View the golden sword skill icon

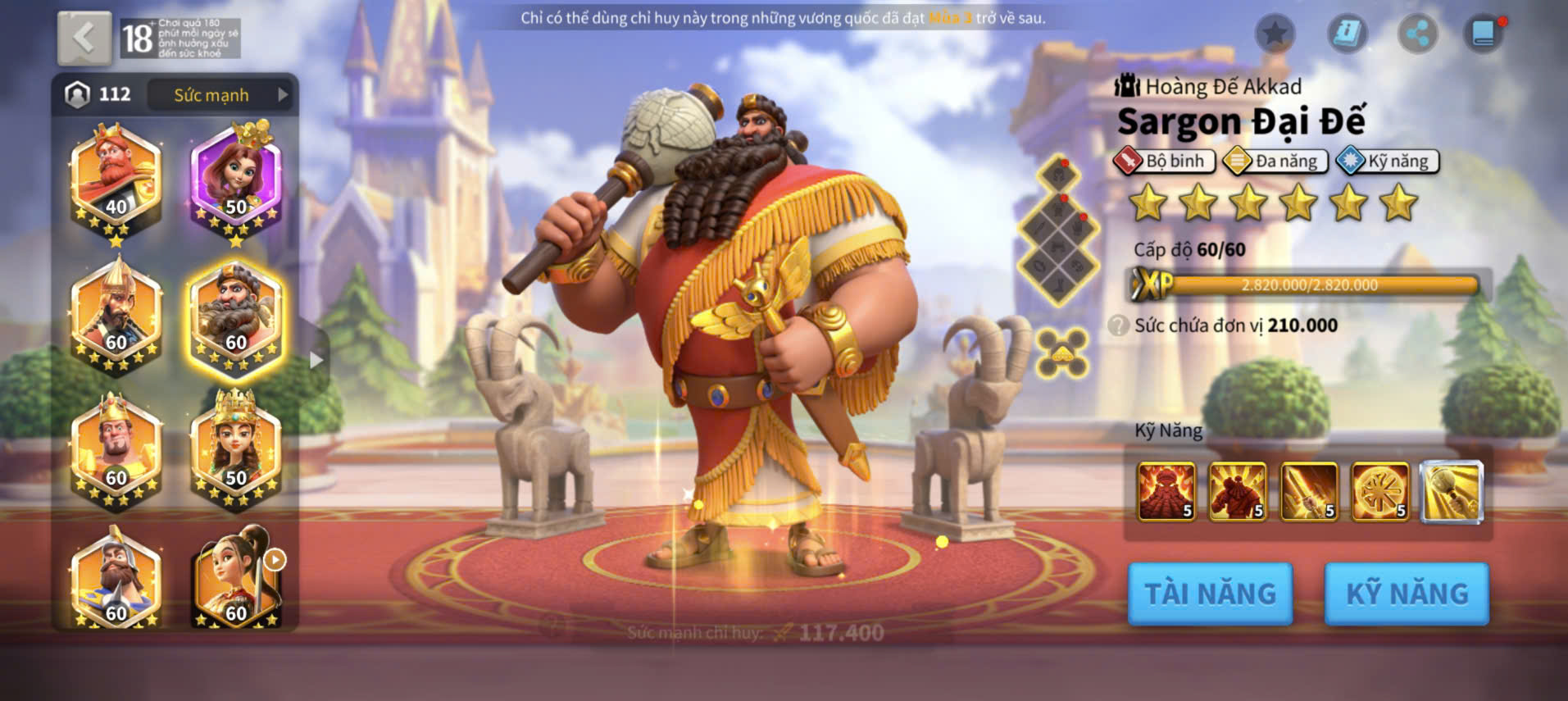tap(1309, 491)
